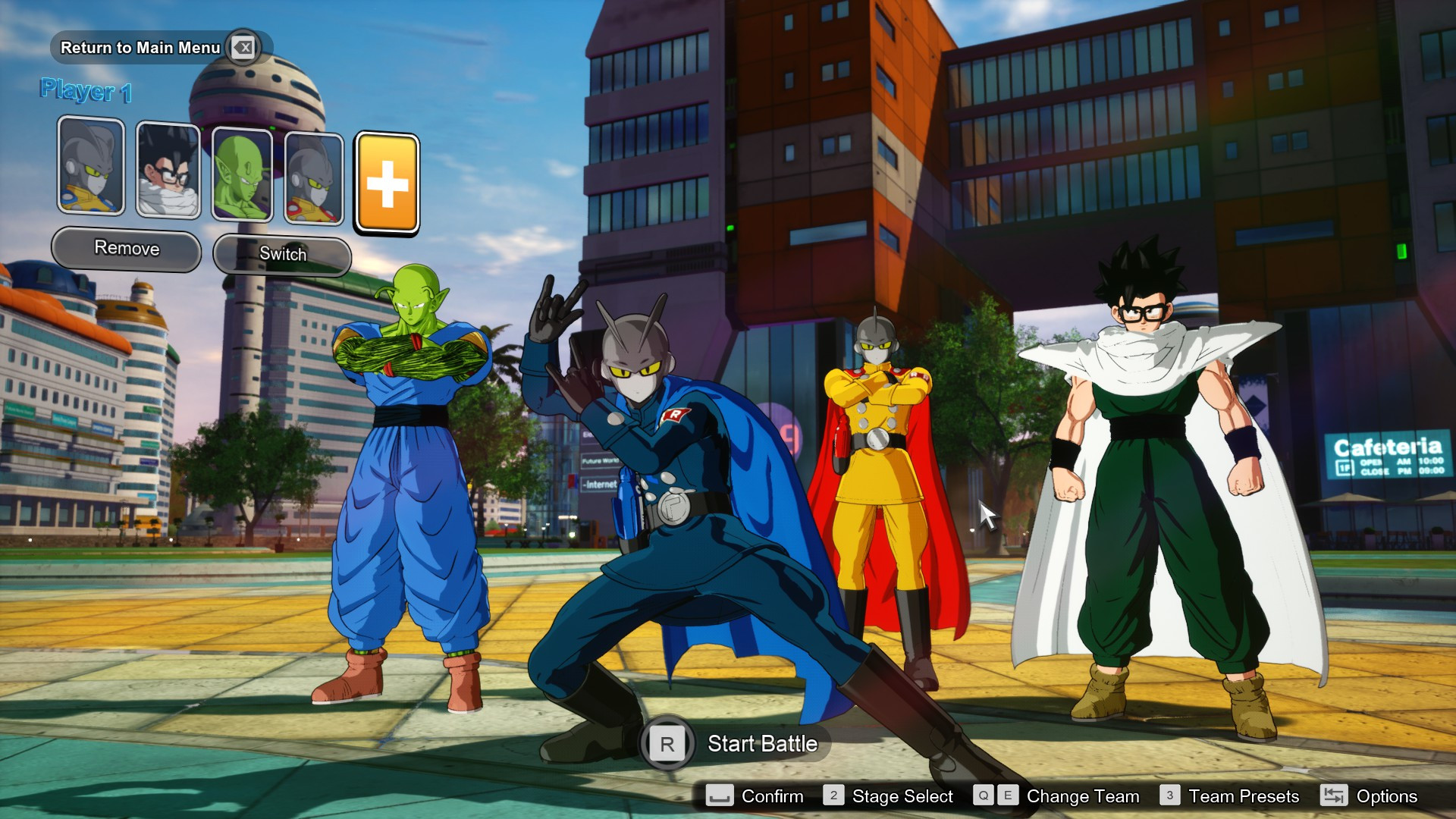Click the Q key icon for Change Team

984,796
